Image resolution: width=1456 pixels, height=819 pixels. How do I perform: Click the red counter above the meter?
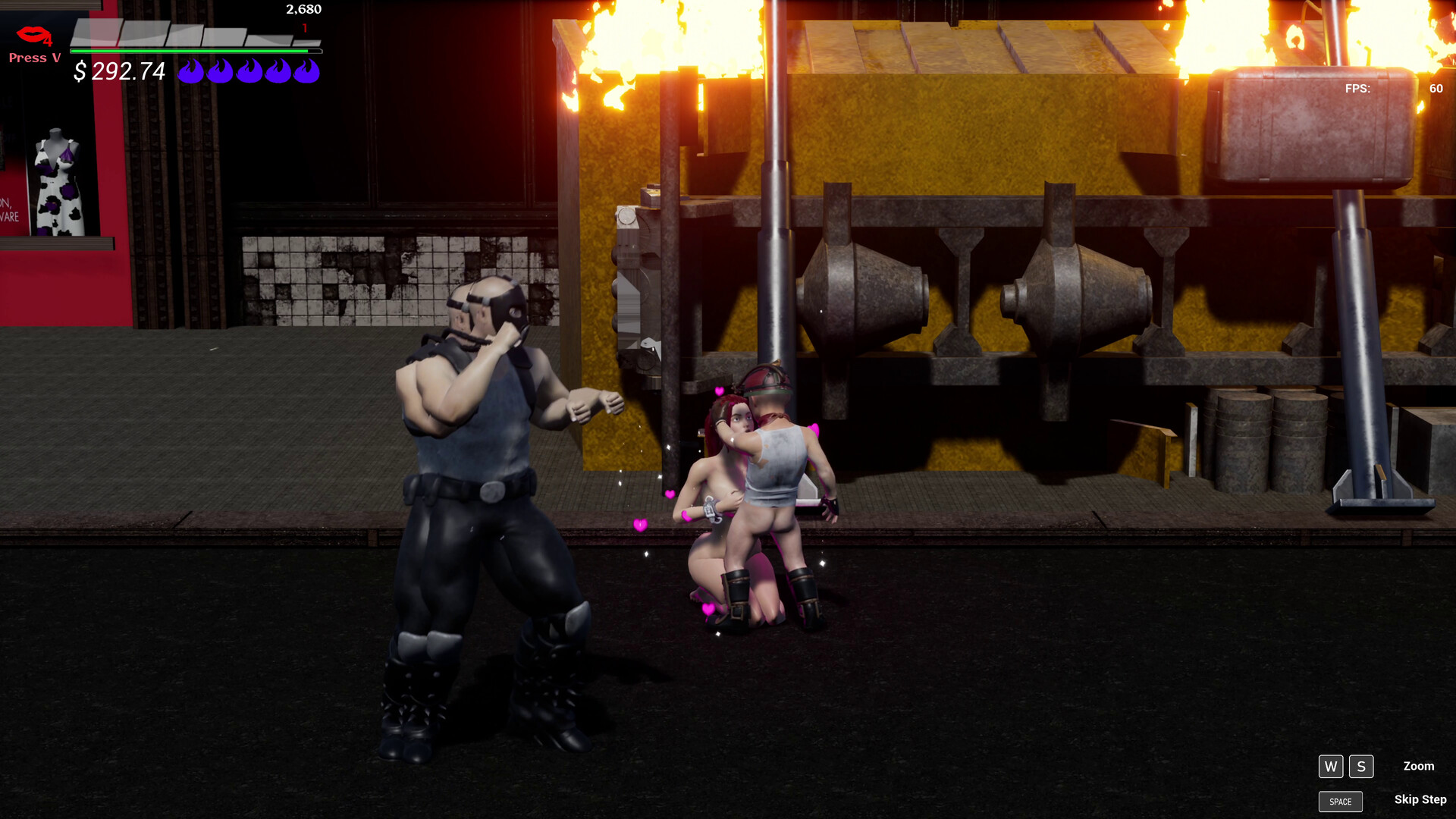tap(305, 29)
